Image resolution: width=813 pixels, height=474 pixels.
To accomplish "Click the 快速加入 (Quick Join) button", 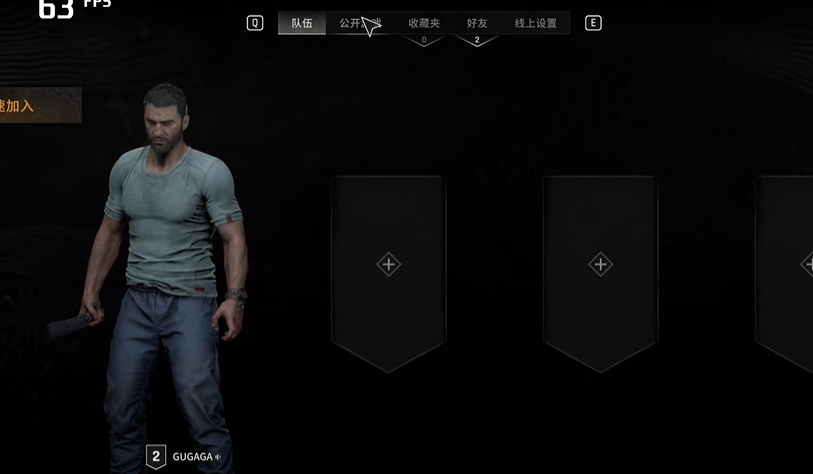I will [x=35, y=105].
